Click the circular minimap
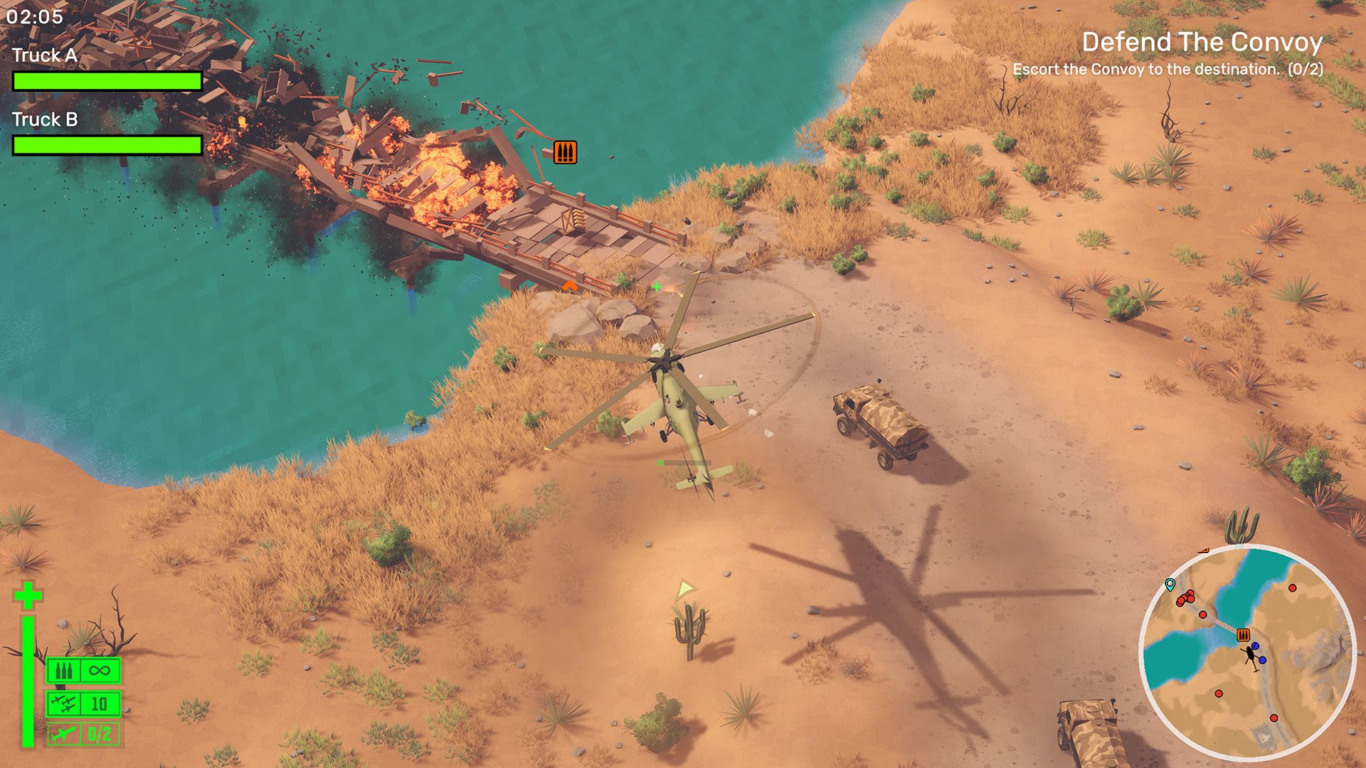 coord(1247,653)
